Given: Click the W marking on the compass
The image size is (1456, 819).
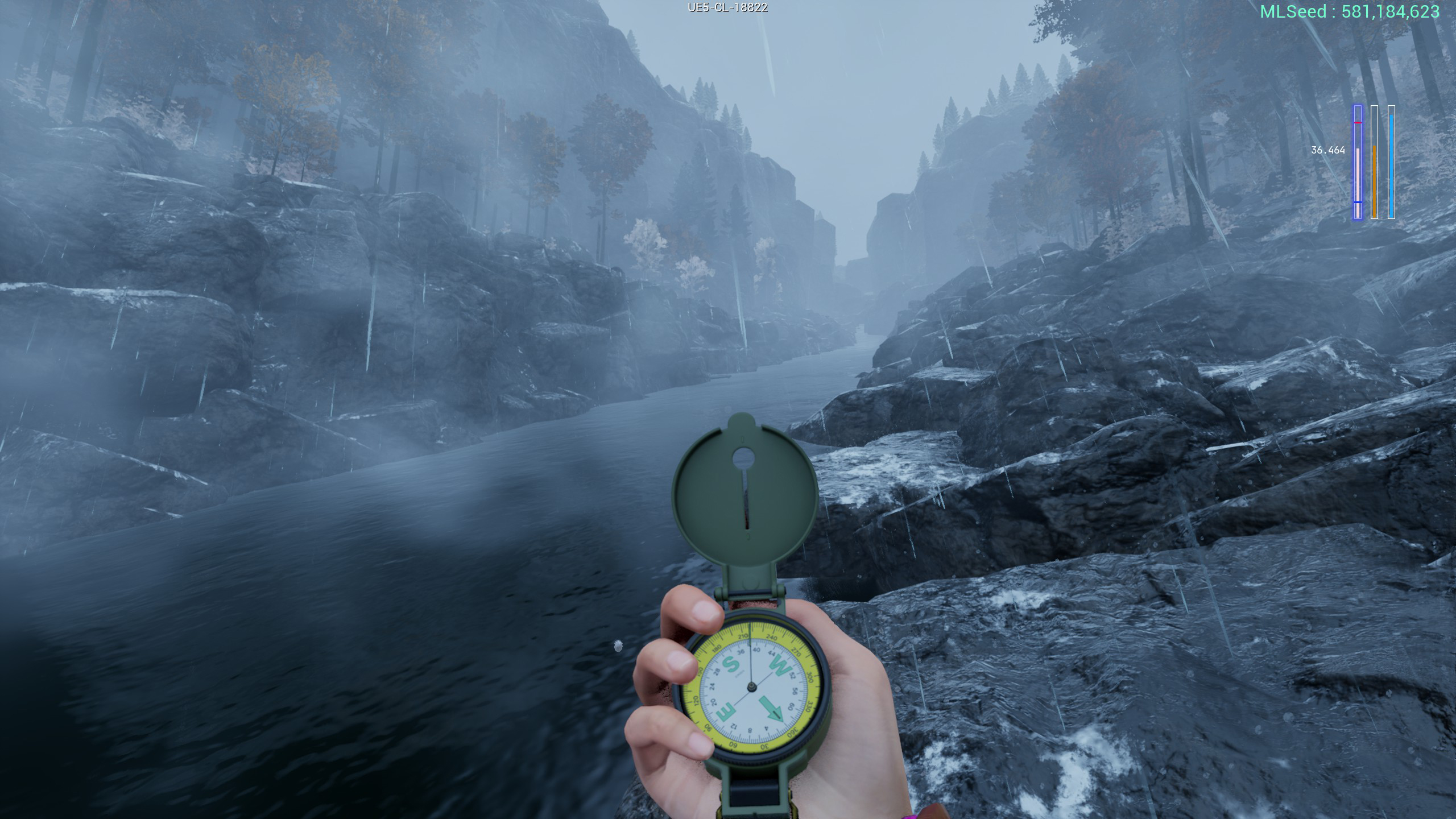Looking at the screenshot, I should 781,666.
